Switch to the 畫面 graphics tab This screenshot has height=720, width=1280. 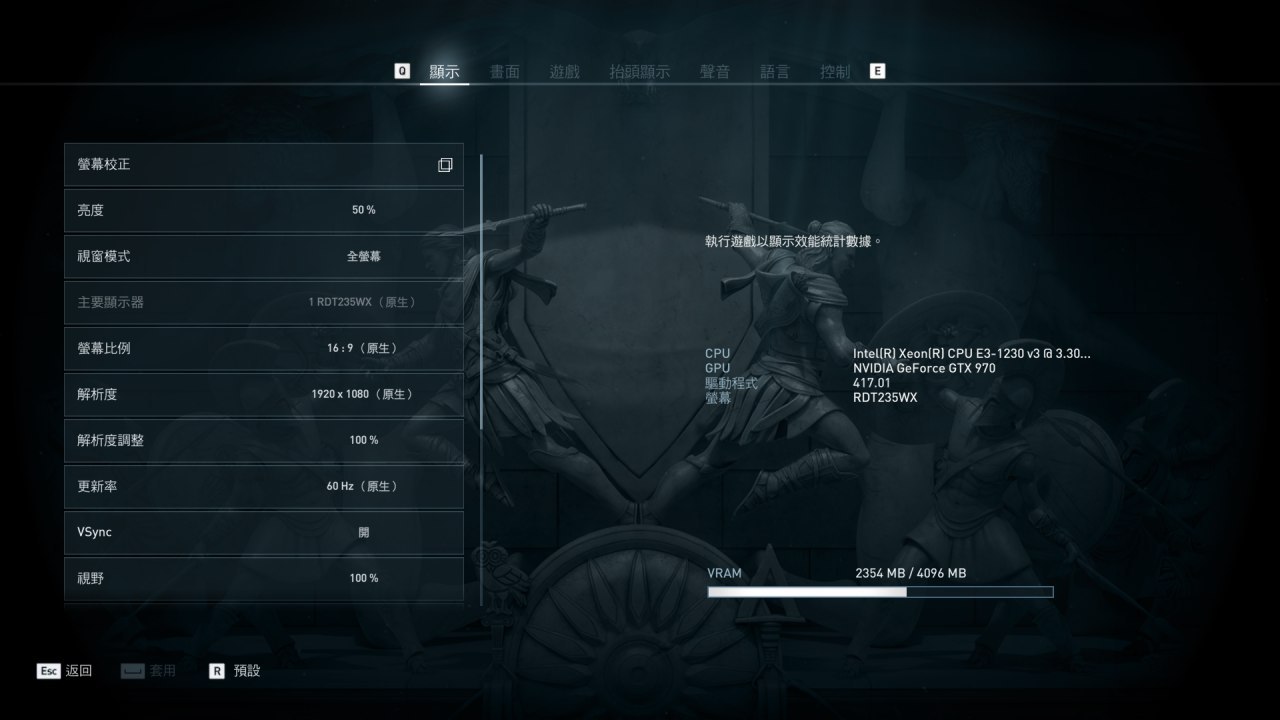(504, 72)
